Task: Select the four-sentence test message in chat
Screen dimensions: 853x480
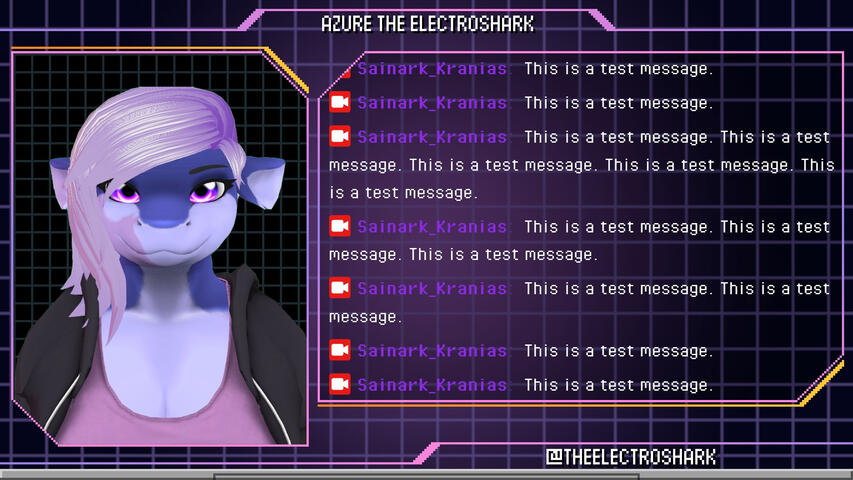Action: pyautogui.click(x=580, y=164)
